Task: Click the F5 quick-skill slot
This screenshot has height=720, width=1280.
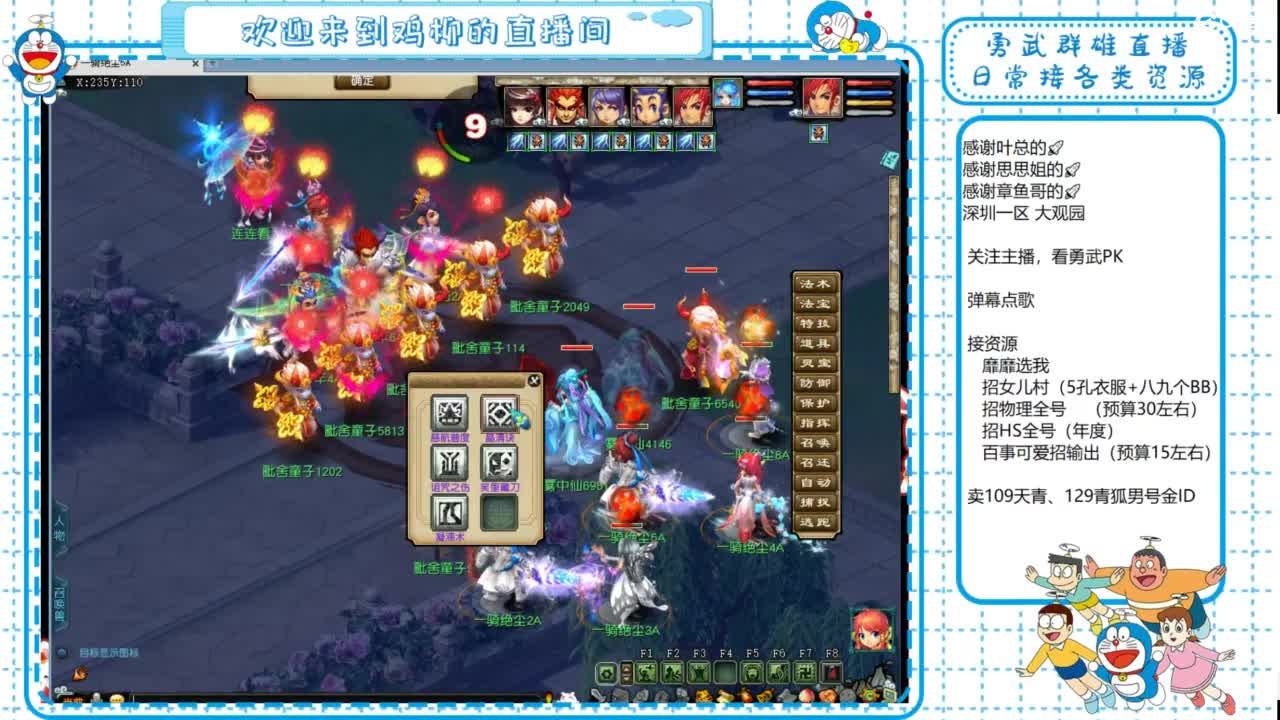Action: (x=750, y=673)
